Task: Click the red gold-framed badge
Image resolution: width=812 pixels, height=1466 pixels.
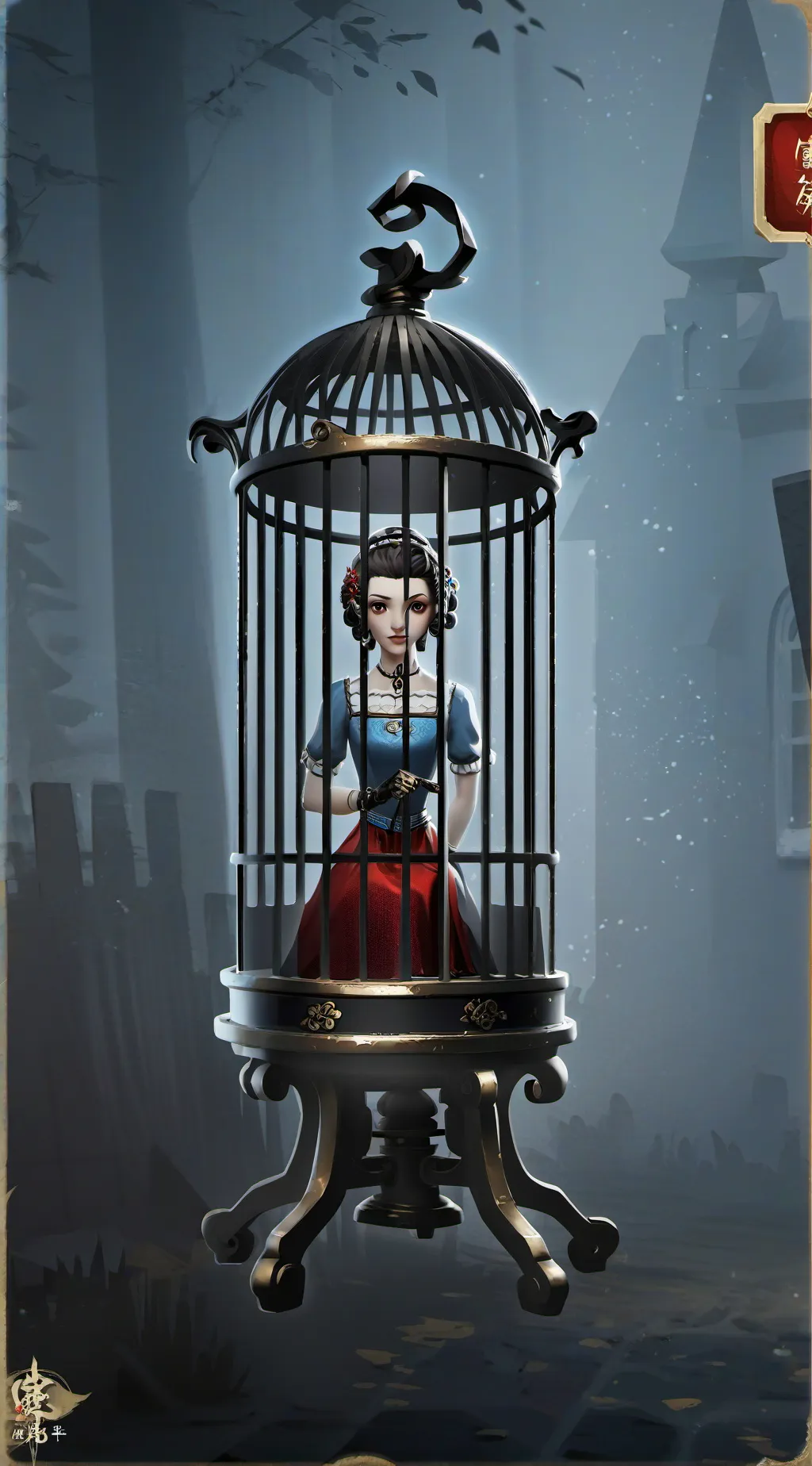Action: tap(785, 171)
